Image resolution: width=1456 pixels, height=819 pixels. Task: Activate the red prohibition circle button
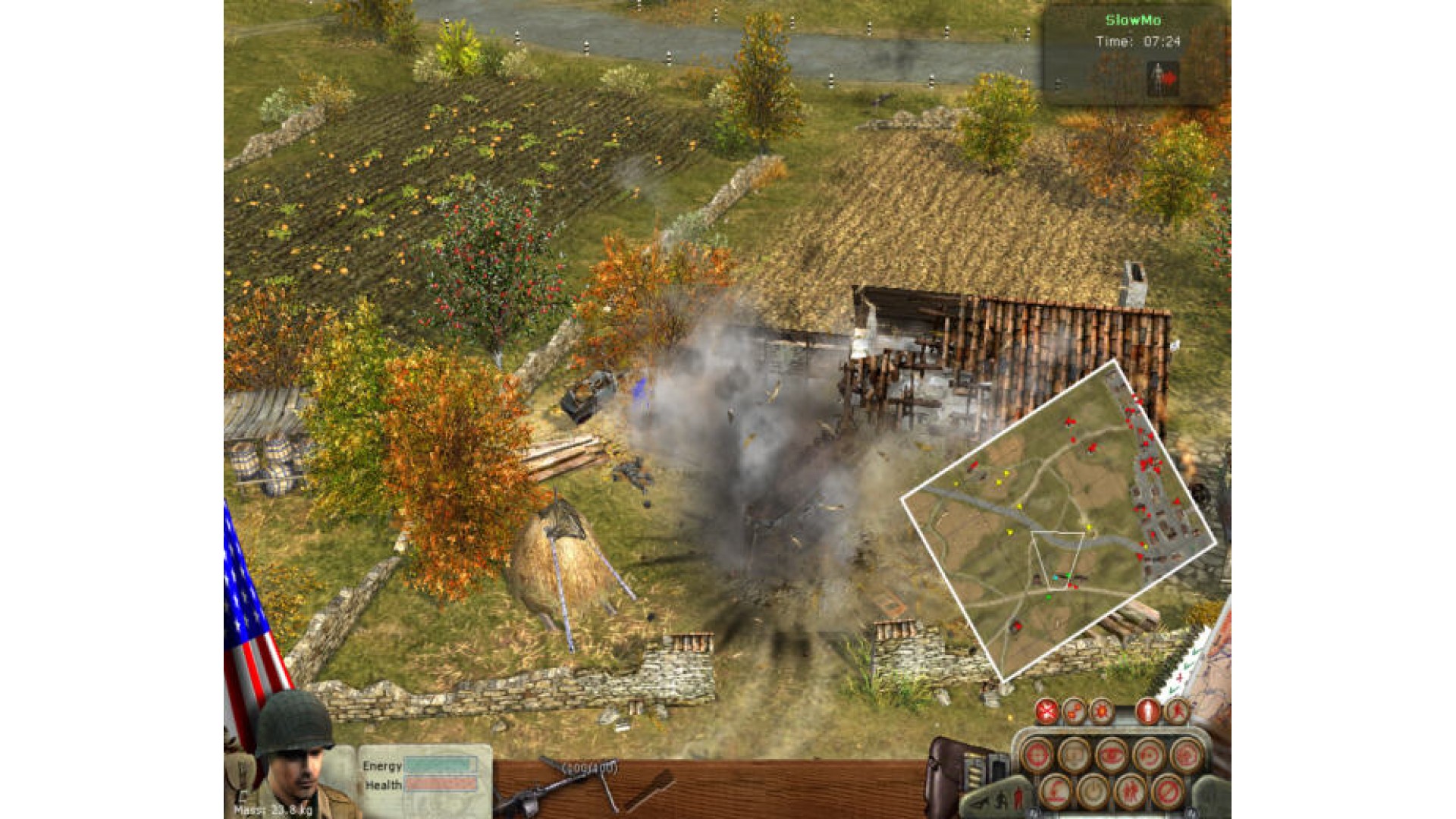click(x=1167, y=793)
